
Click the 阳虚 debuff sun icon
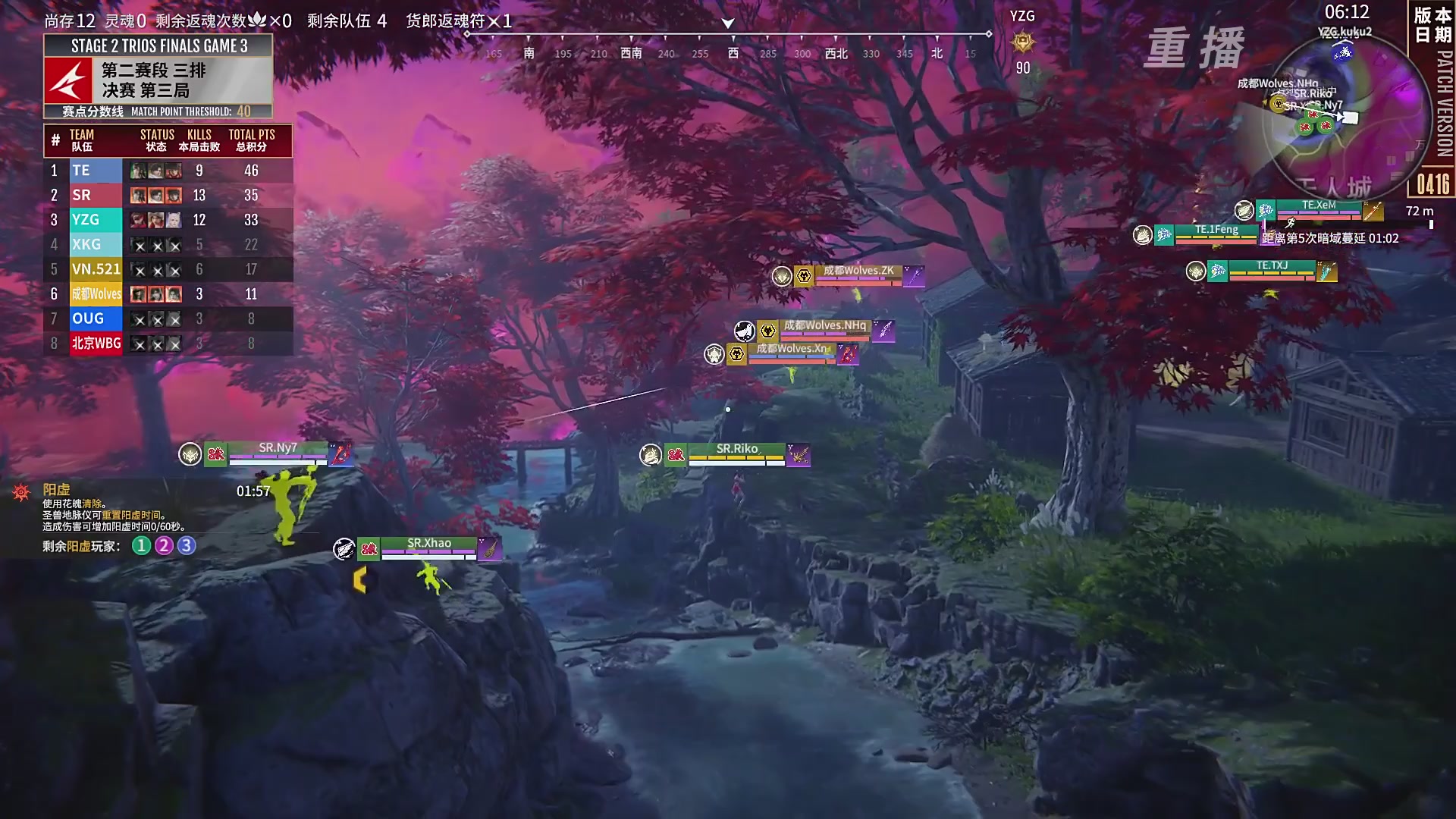tap(21, 491)
